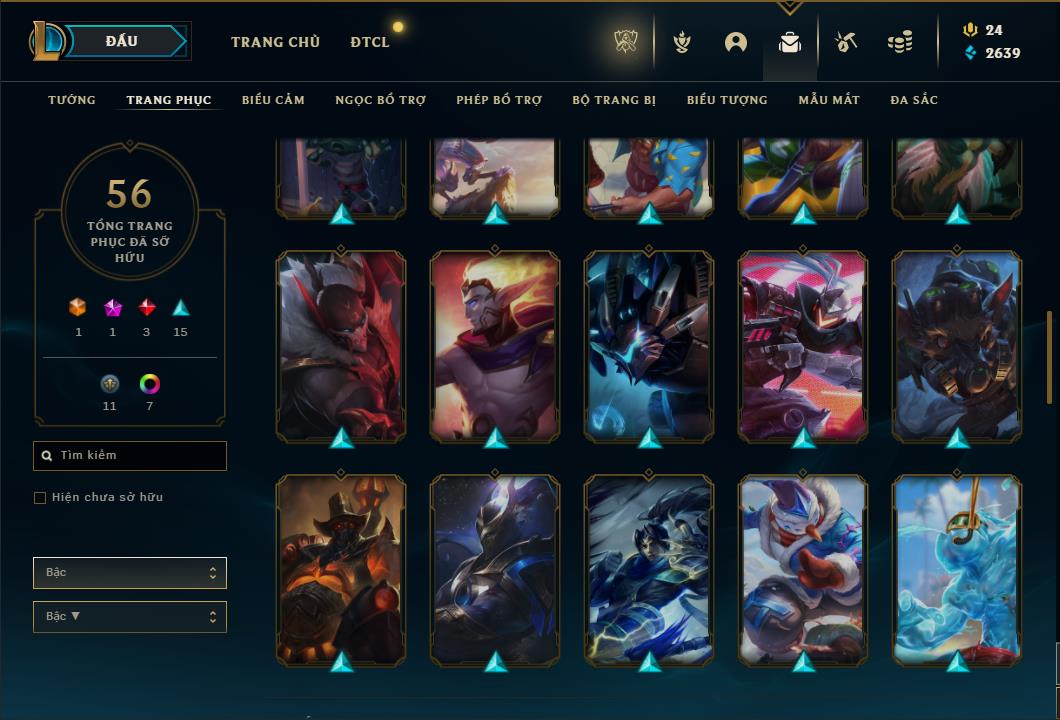The image size is (1060, 720).
Task: Open the coin stack store icon
Action: [900, 42]
